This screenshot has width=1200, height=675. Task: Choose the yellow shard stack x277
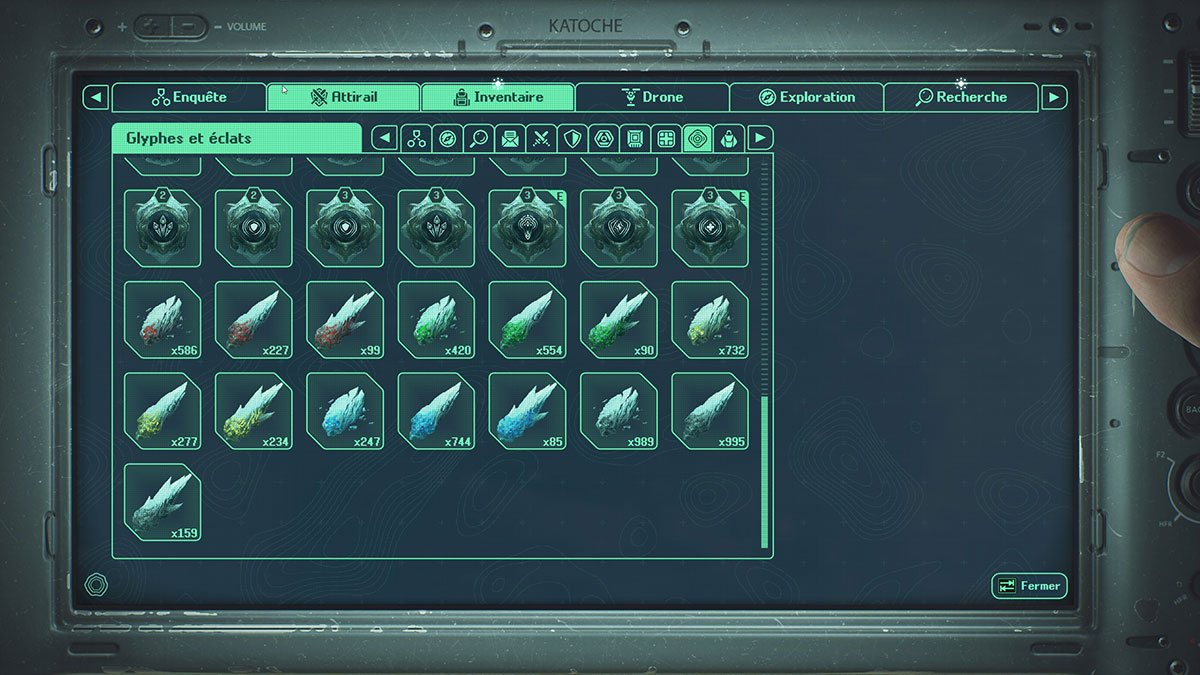162,411
